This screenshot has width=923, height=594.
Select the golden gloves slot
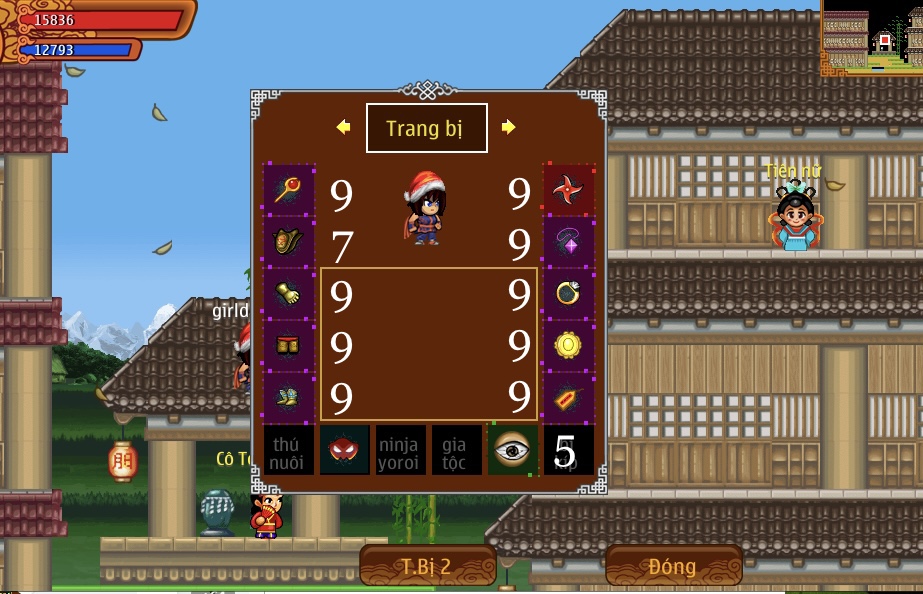click(x=289, y=294)
